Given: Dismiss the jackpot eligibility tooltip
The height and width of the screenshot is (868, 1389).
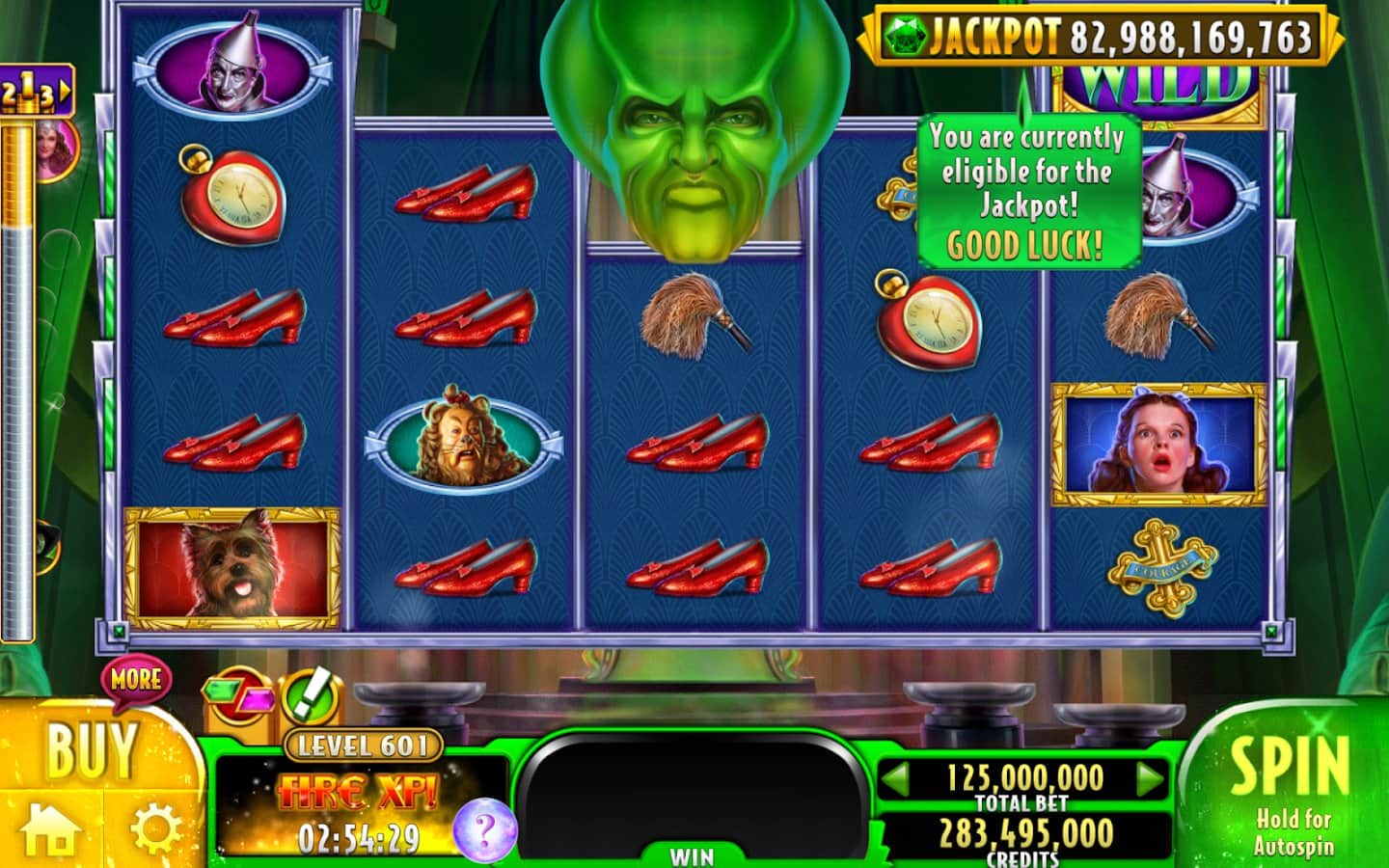Looking at the screenshot, I should 1026,191.
